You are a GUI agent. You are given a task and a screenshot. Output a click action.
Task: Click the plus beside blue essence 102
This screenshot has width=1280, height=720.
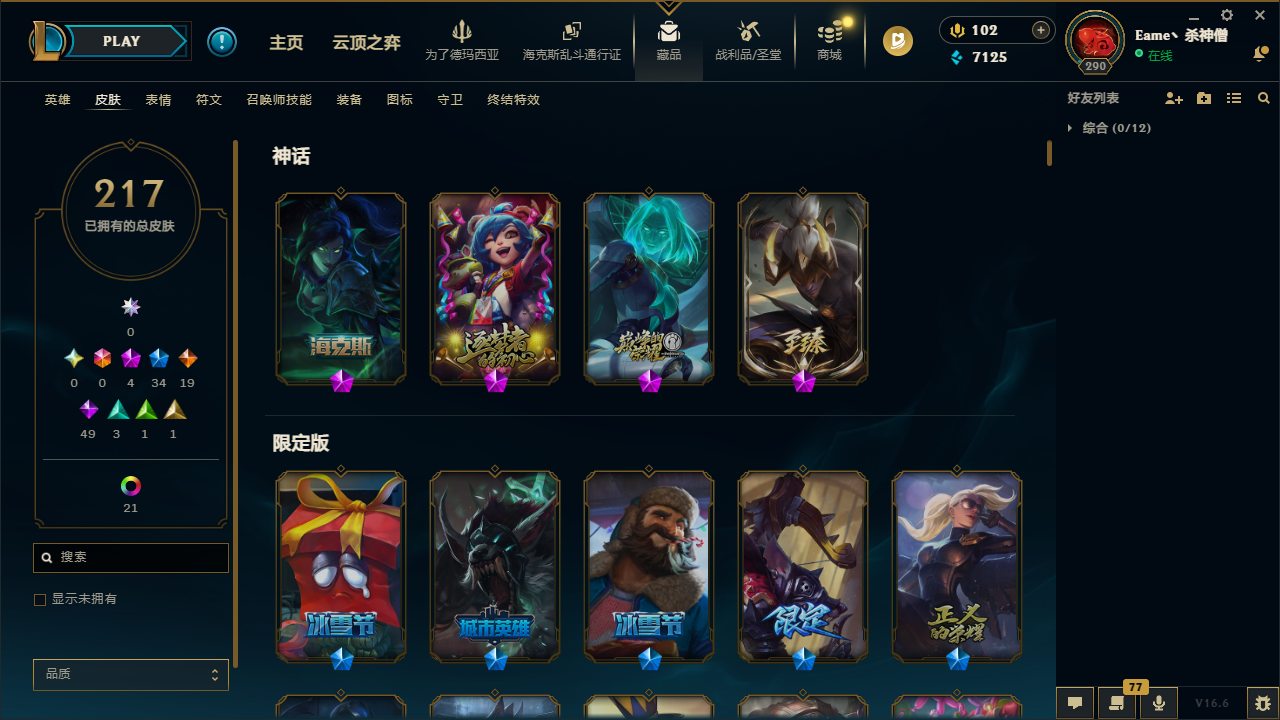click(x=1041, y=30)
